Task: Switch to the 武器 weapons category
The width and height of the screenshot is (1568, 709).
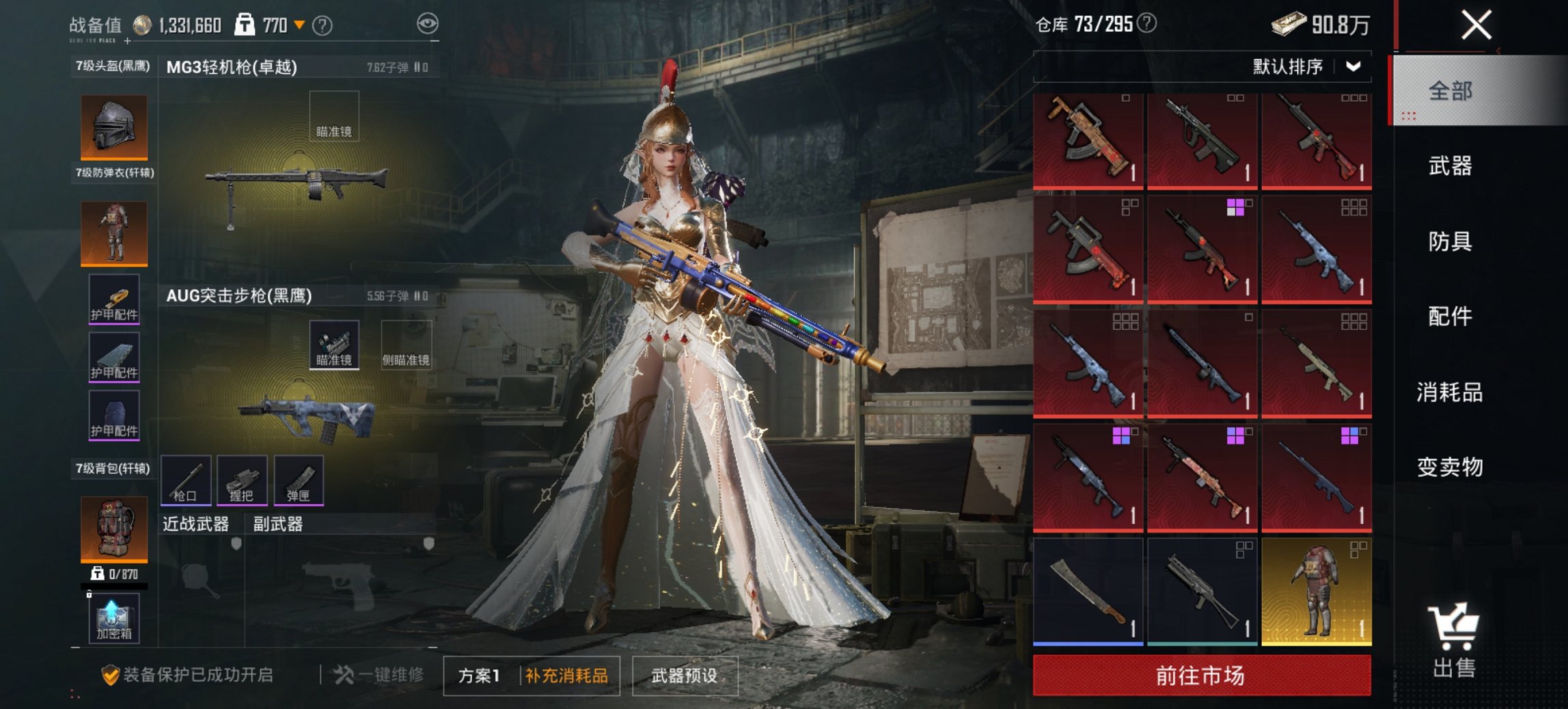Action: (1451, 166)
